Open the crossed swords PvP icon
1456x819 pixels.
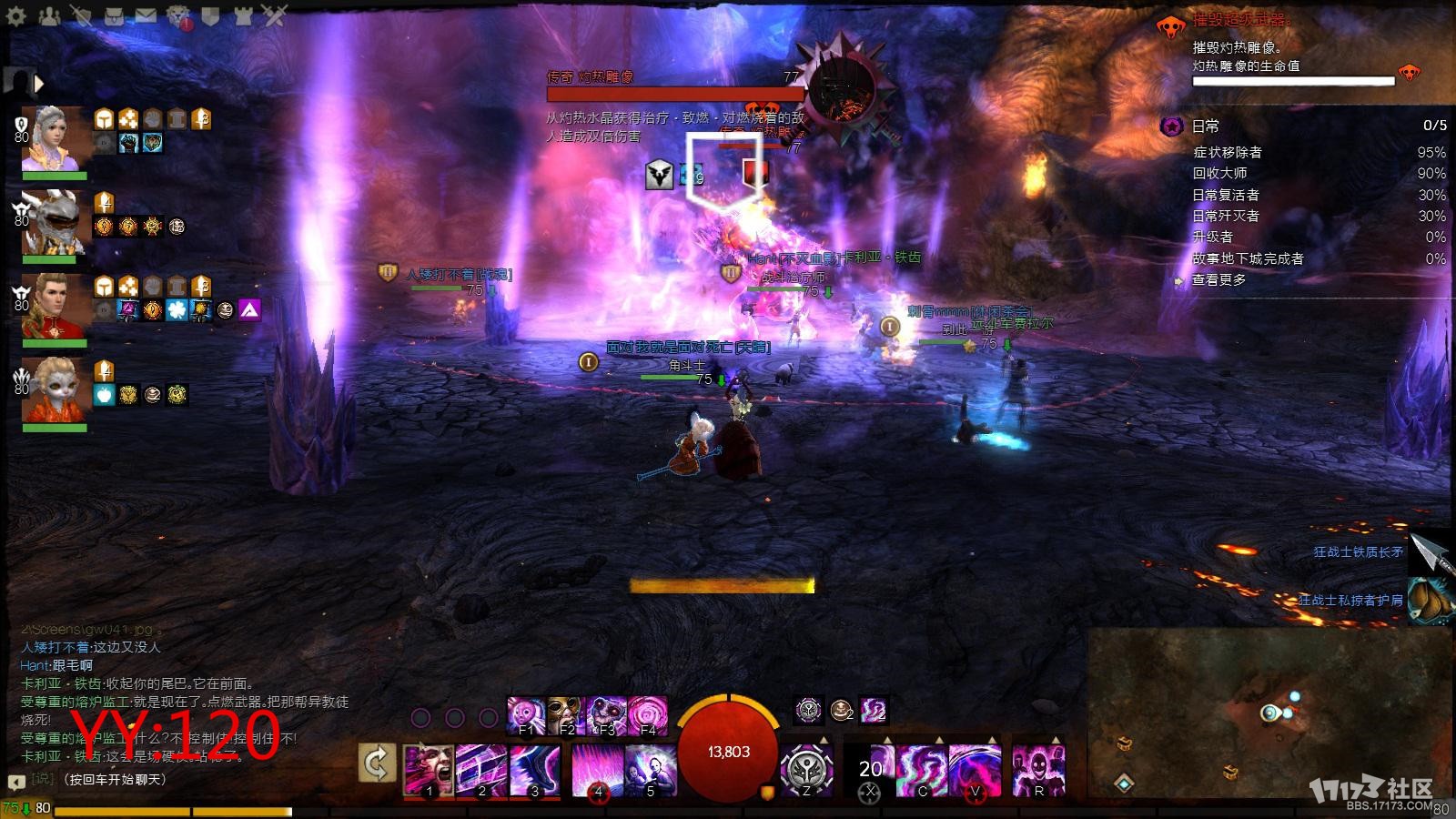pyautogui.click(x=275, y=15)
